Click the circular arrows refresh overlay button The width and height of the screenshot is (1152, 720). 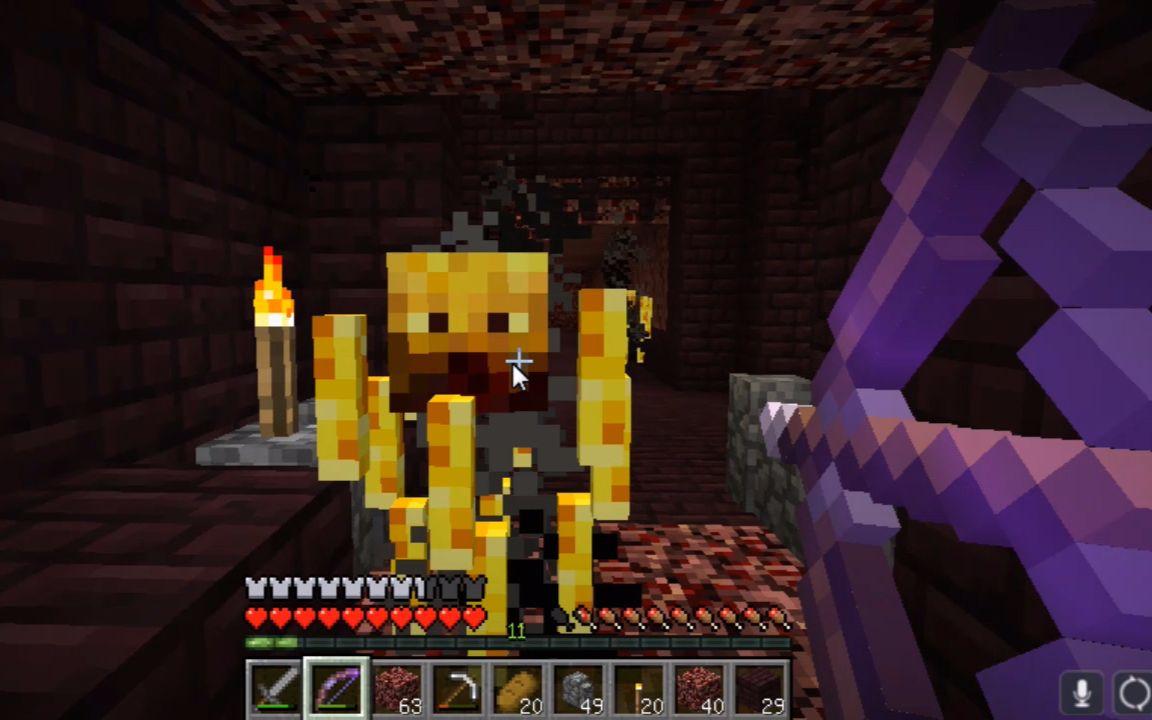(1134, 693)
